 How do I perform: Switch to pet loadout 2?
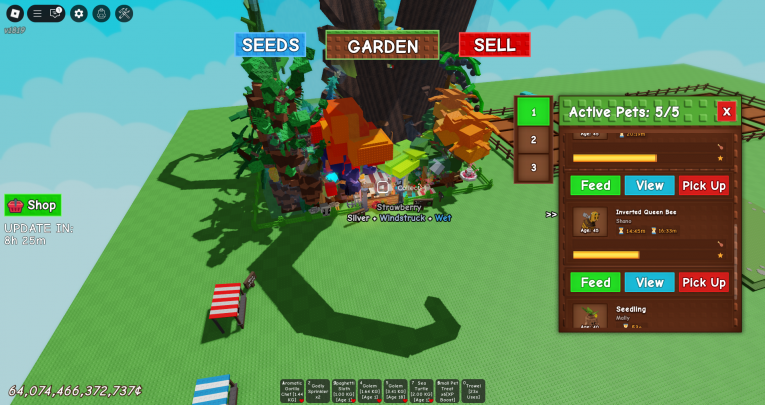click(x=533, y=140)
